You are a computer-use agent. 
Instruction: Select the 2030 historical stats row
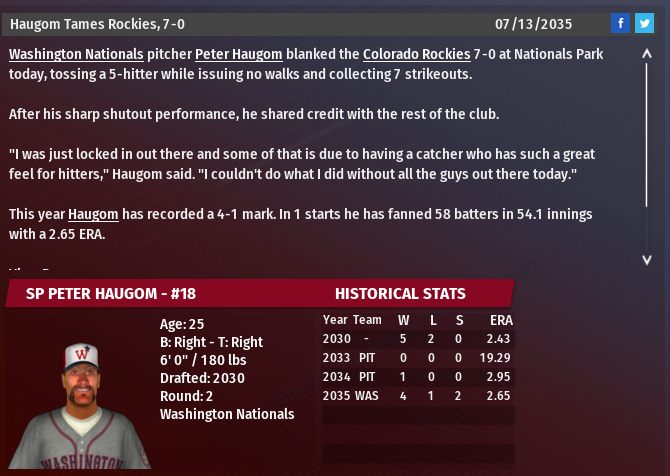pos(418,339)
